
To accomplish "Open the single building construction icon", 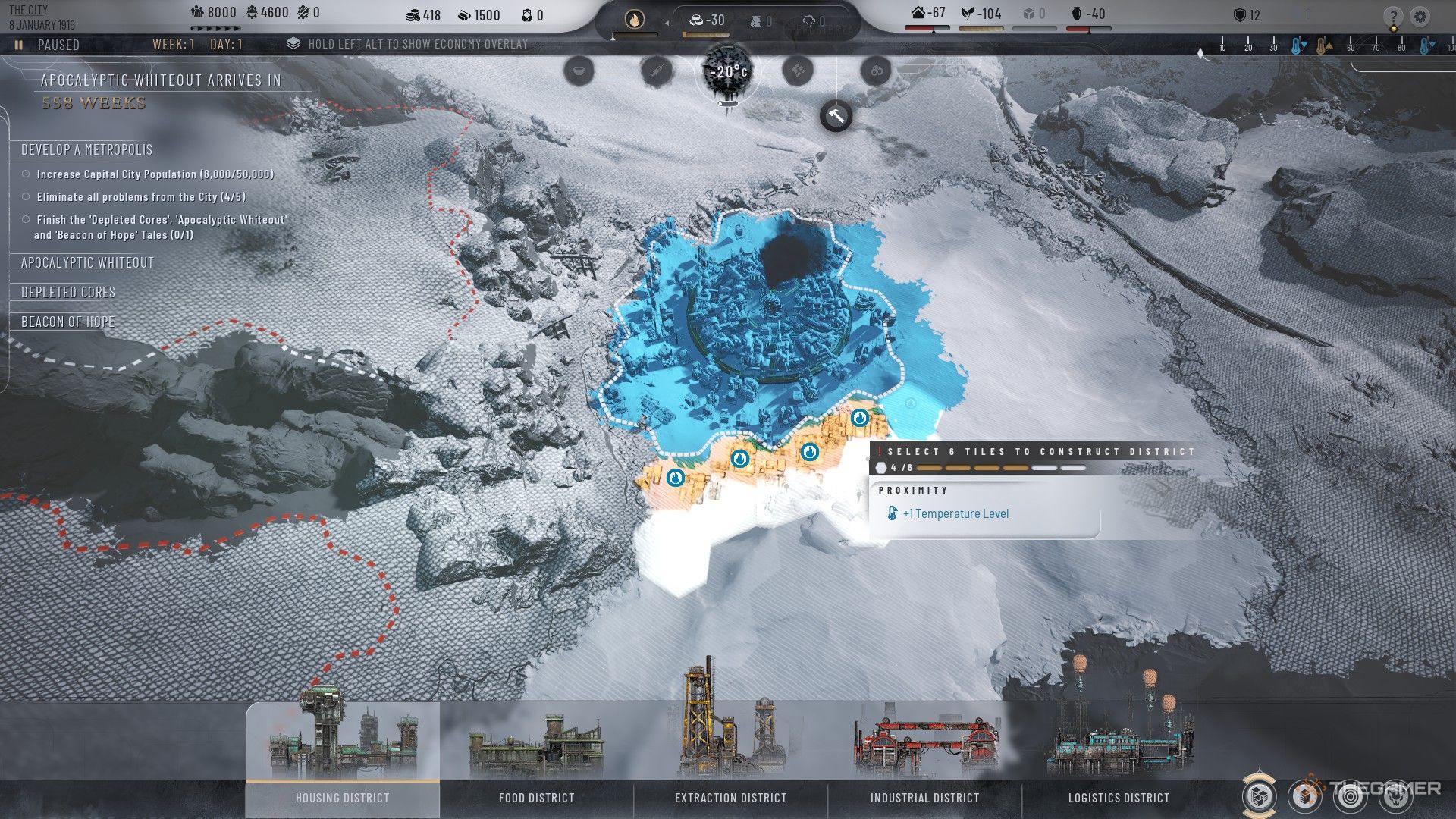I will click(x=1304, y=796).
